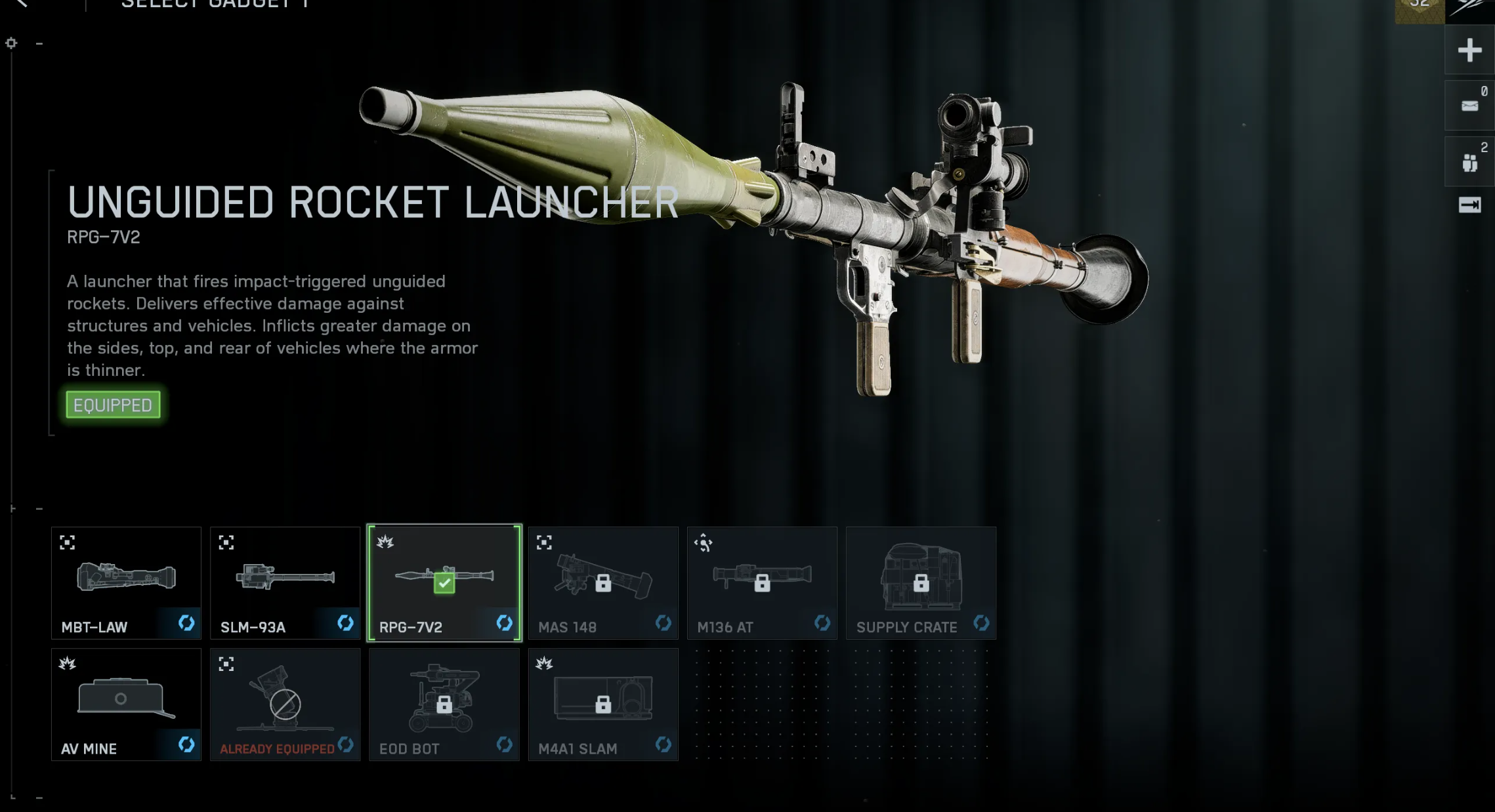The height and width of the screenshot is (812, 1495).
Task: Select the AV Mine gadget
Action: tap(126, 704)
